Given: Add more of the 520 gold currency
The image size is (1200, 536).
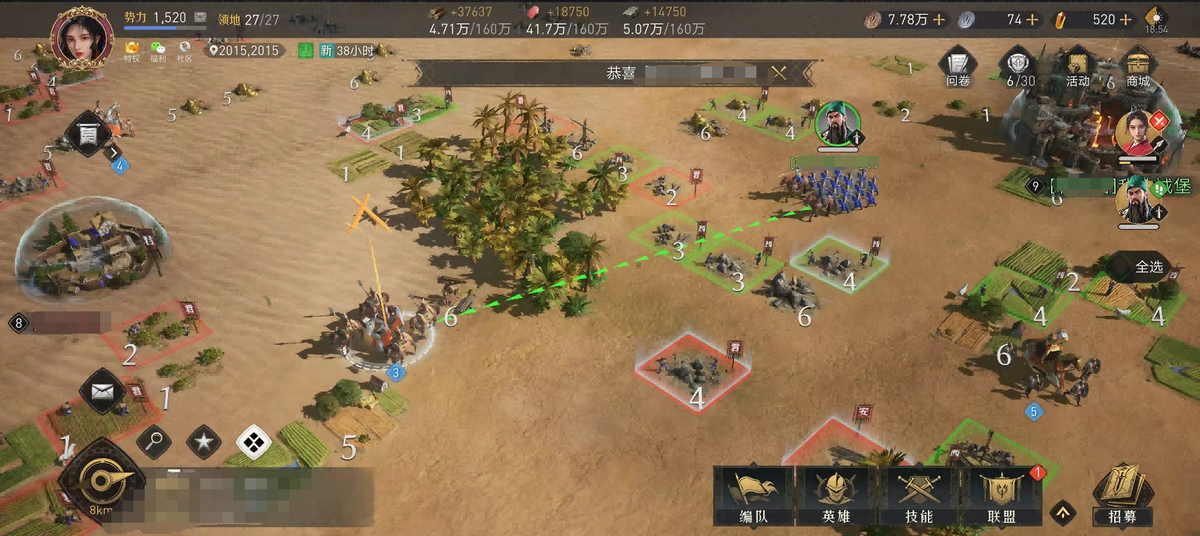Looking at the screenshot, I should click(x=1126, y=19).
